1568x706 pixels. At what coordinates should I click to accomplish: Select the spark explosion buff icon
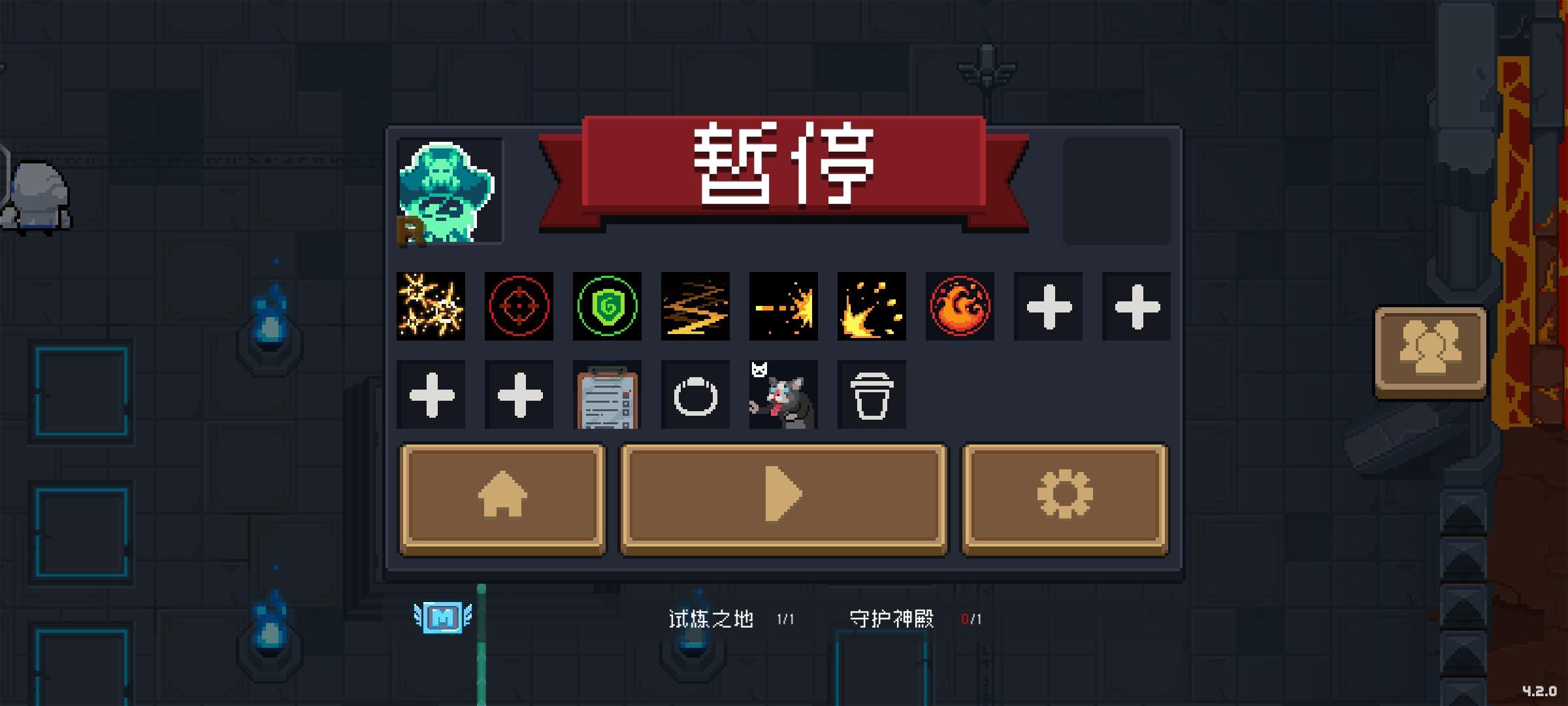(x=783, y=307)
